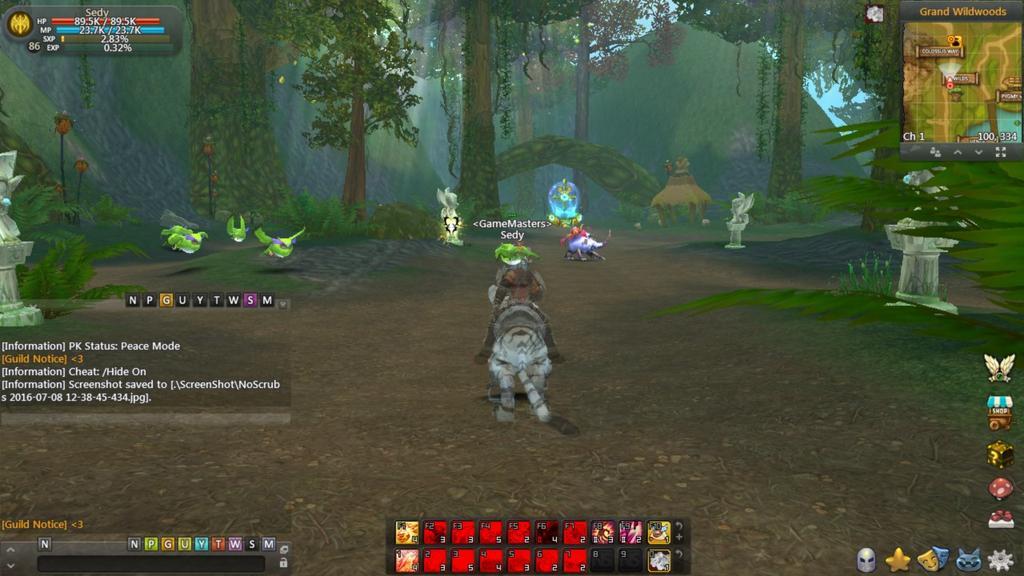Open the golden dice box icon
Viewport: 1024px width, 576px height.
tap(1000, 452)
